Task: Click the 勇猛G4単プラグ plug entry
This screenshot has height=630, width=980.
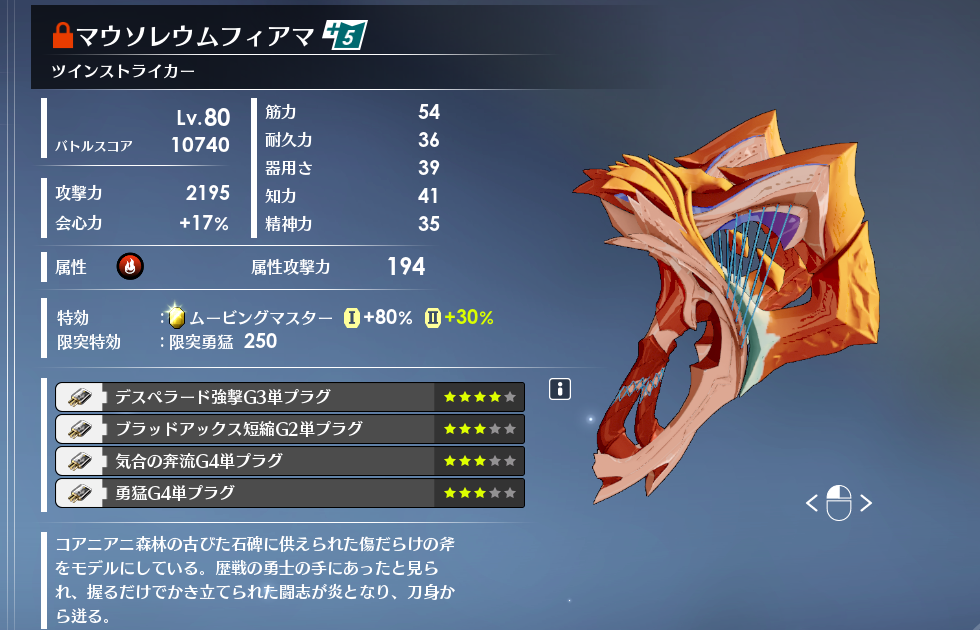Action: tap(289, 493)
